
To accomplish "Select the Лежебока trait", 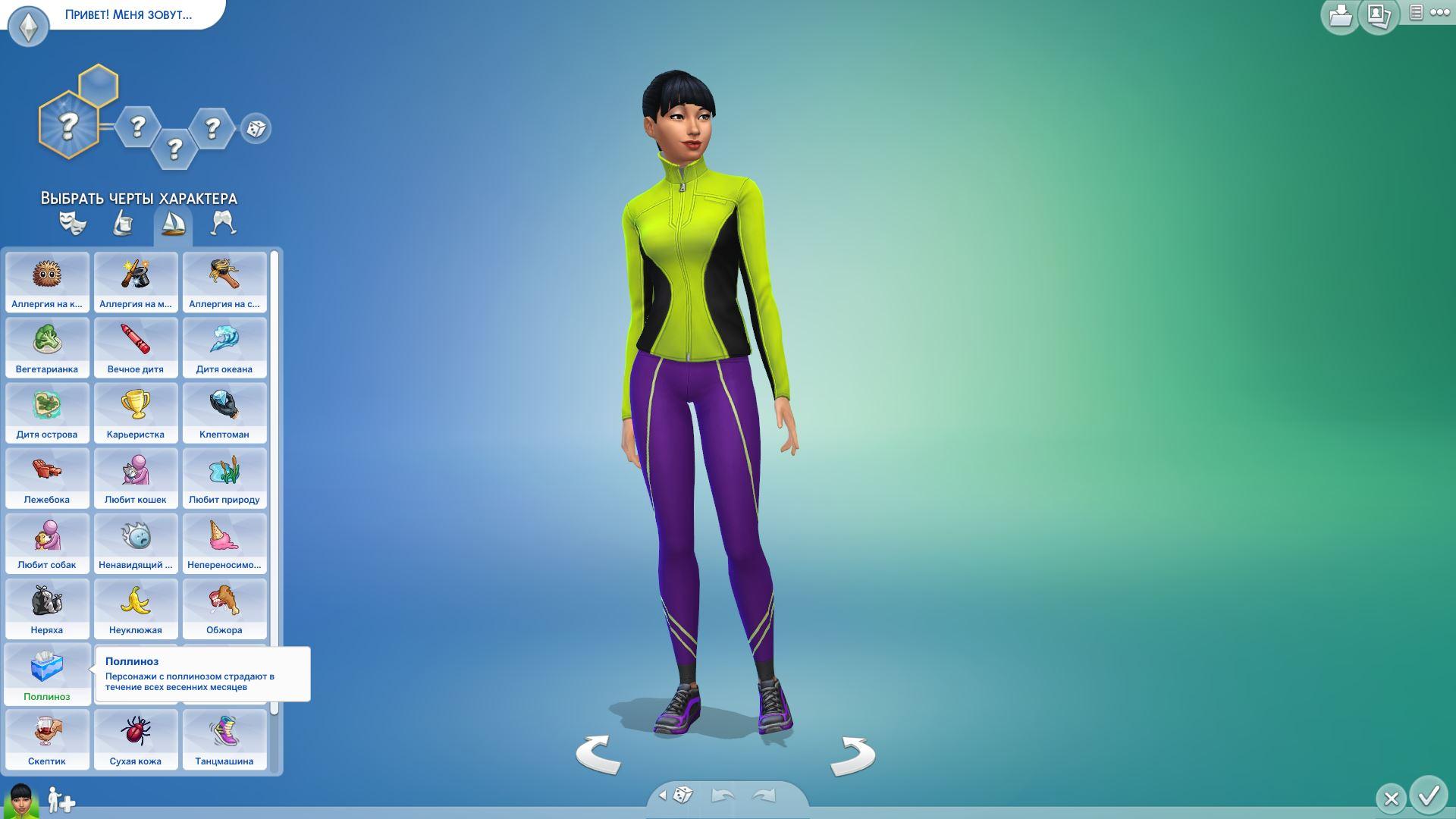I will pos(47,478).
